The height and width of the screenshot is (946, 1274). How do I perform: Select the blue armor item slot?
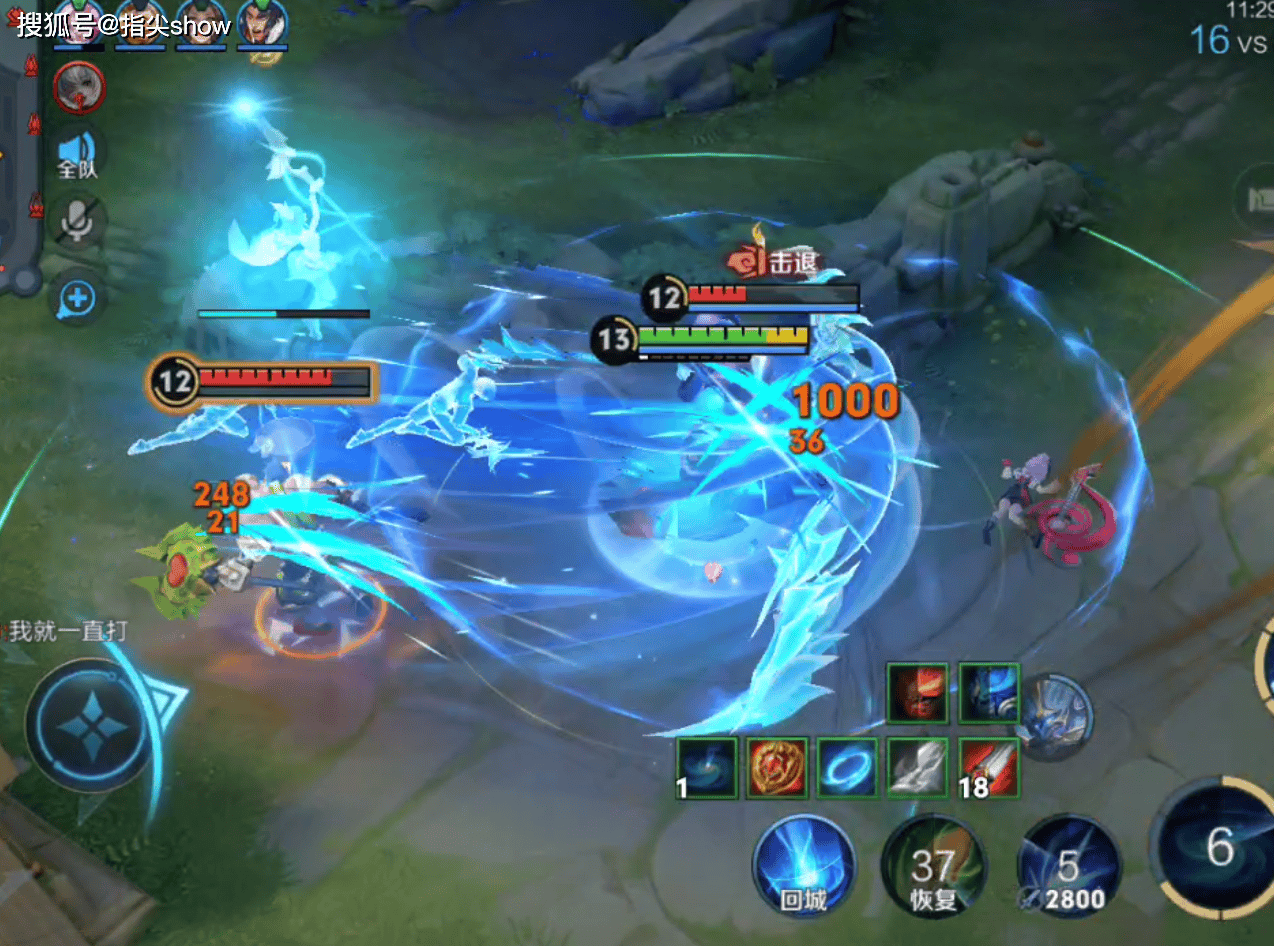tap(989, 693)
